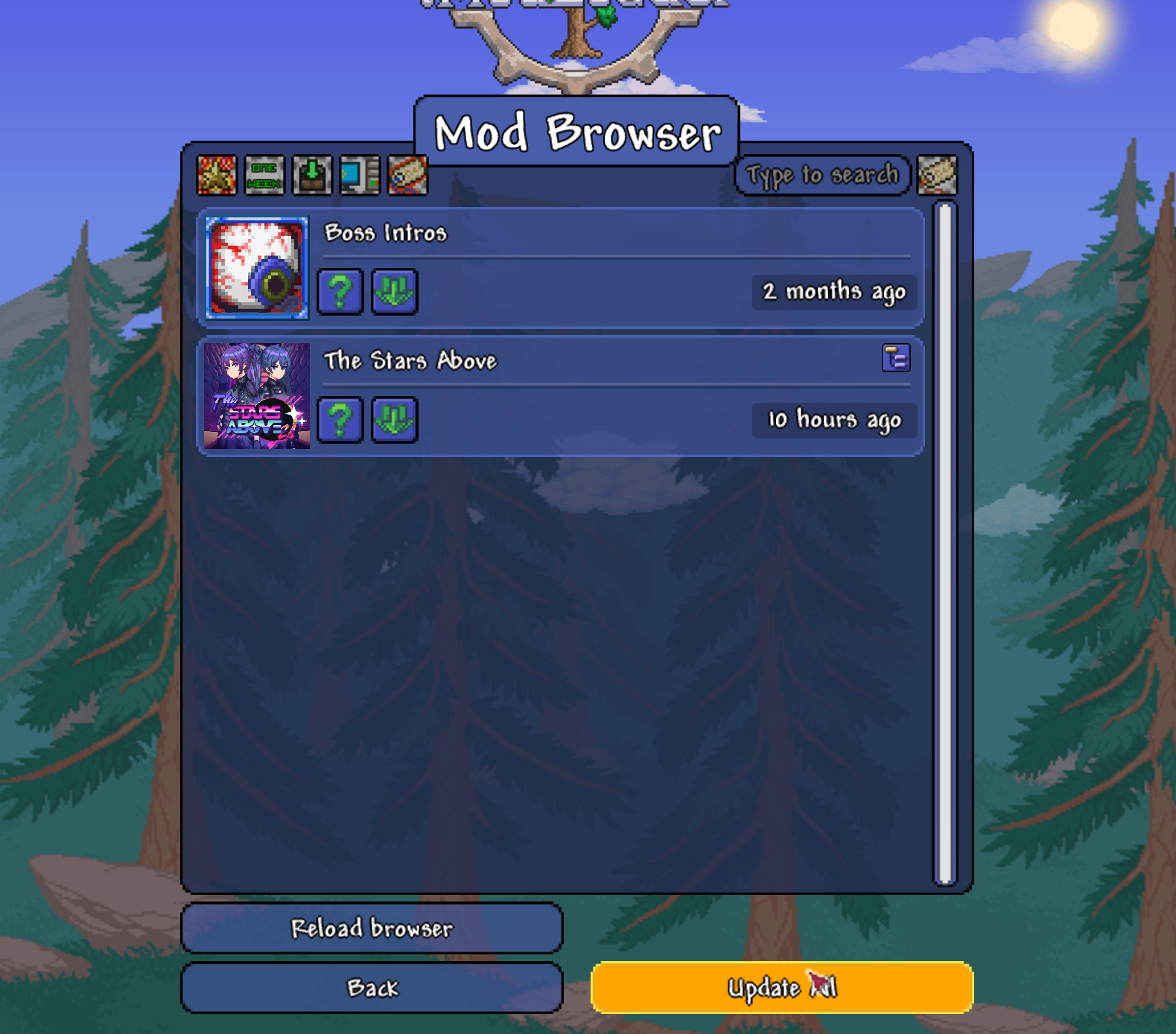The width and height of the screenshot is (1176, 1034).
Task: Click the green download-arrow update filter
Action: click(312, 176)
